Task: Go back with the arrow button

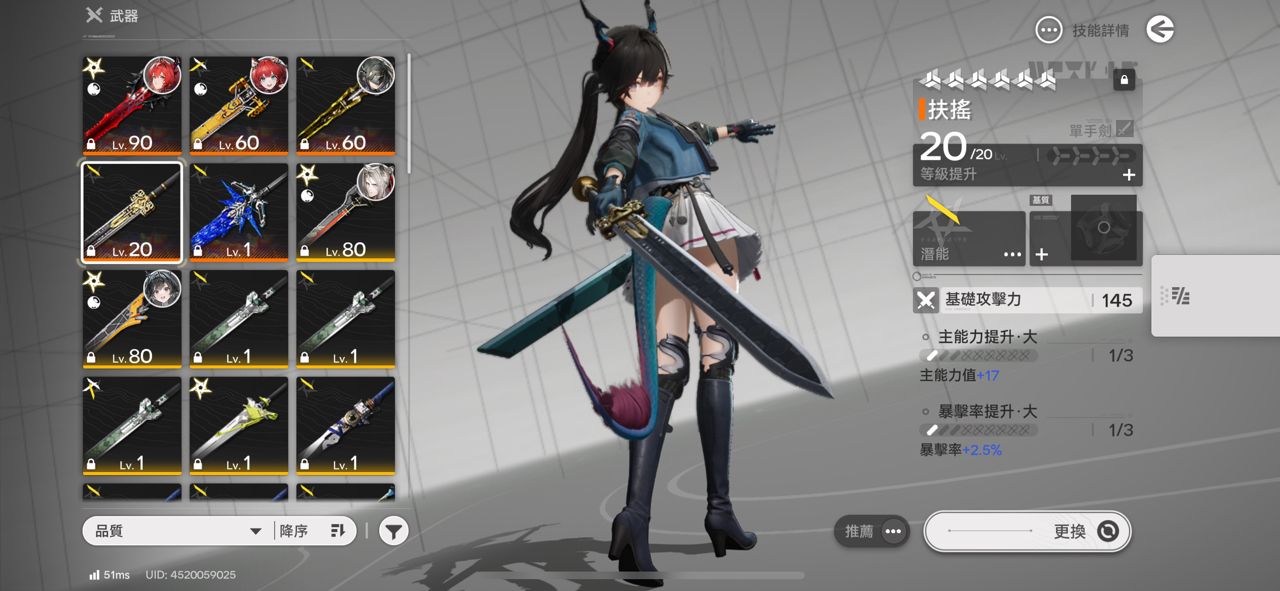Action: click(x=1160, y=30)
